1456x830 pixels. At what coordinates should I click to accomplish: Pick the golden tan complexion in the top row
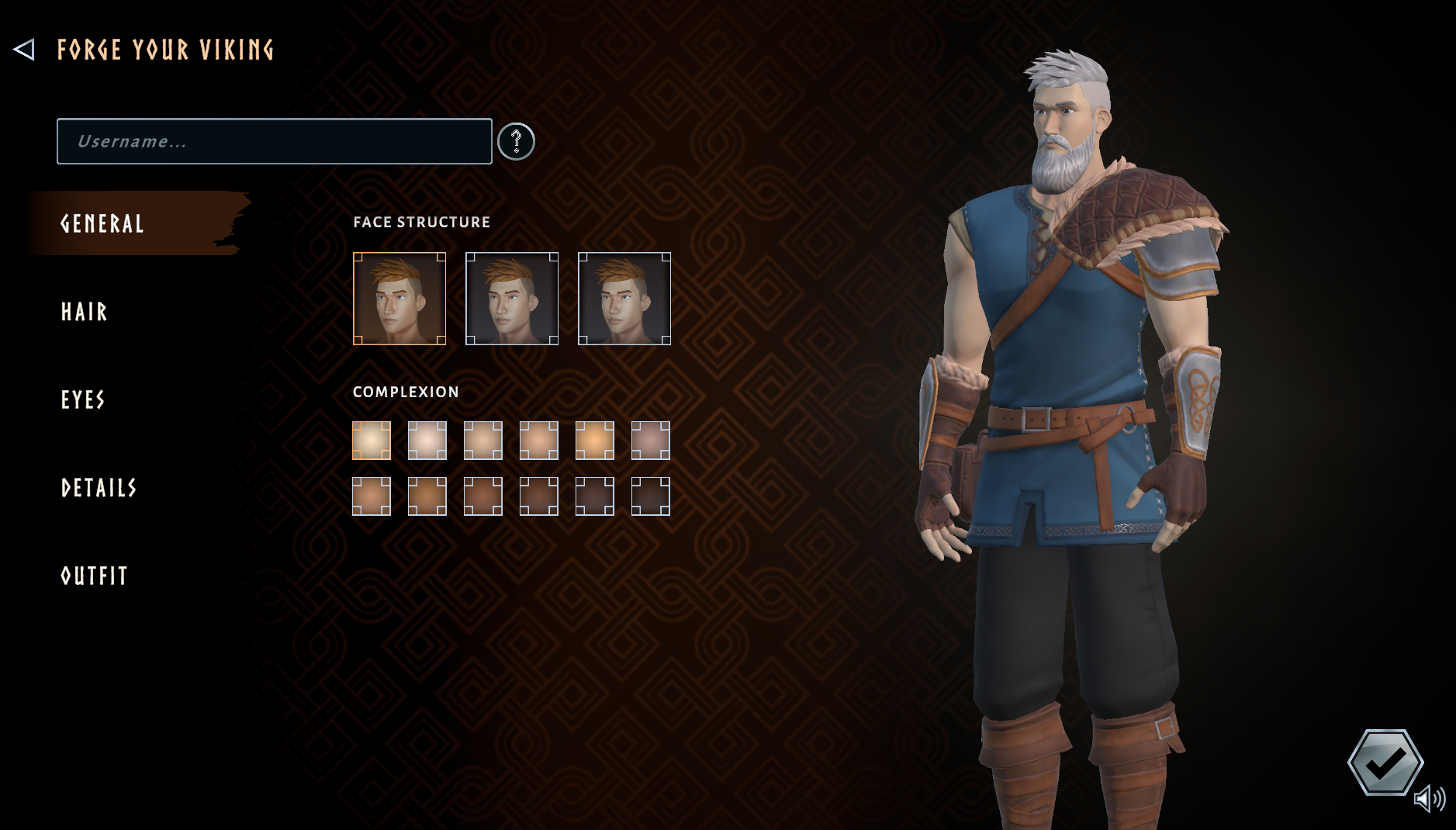click(x=594, y=439)
